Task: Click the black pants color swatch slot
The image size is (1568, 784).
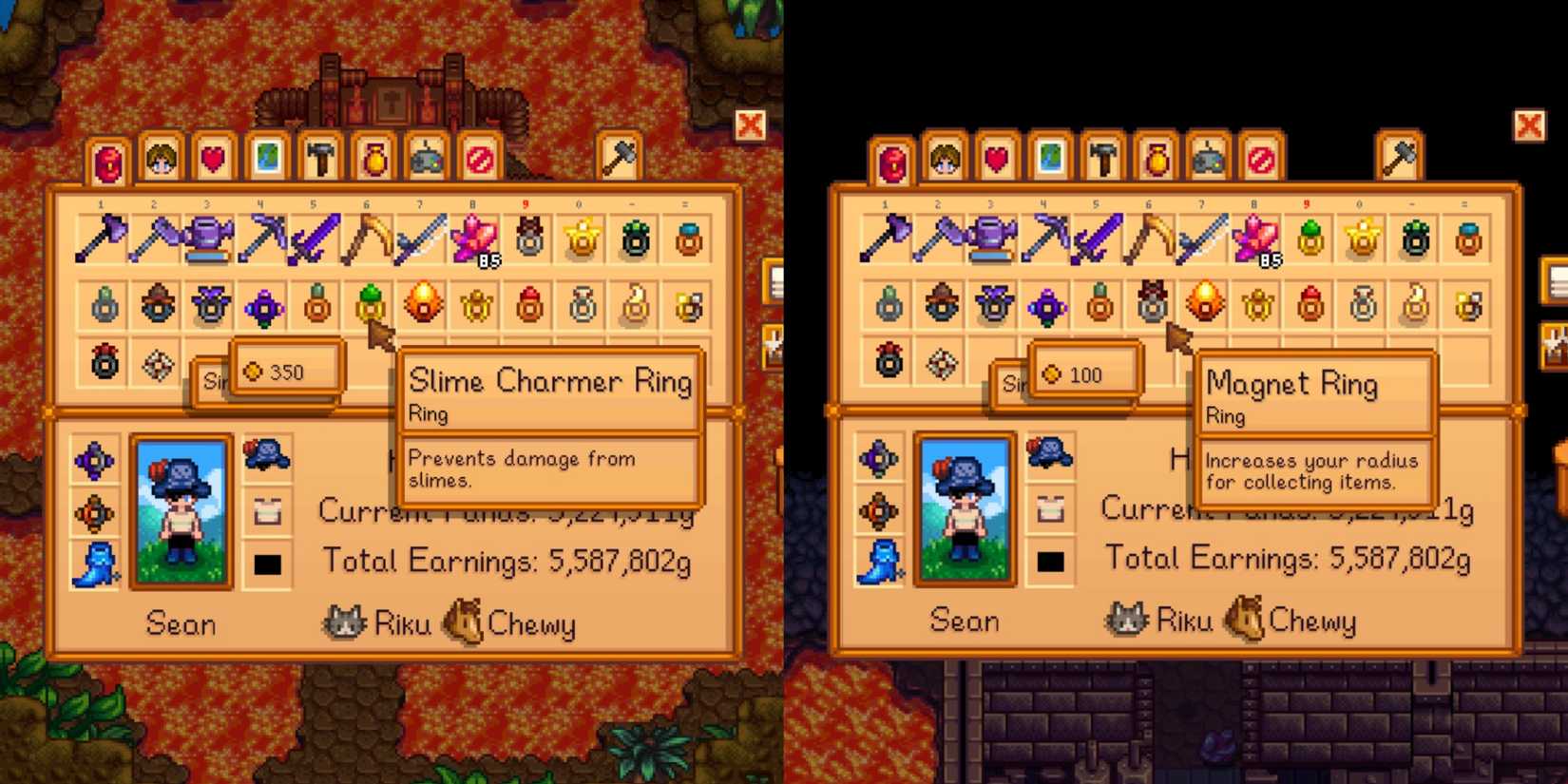Action: pos(266,564)
